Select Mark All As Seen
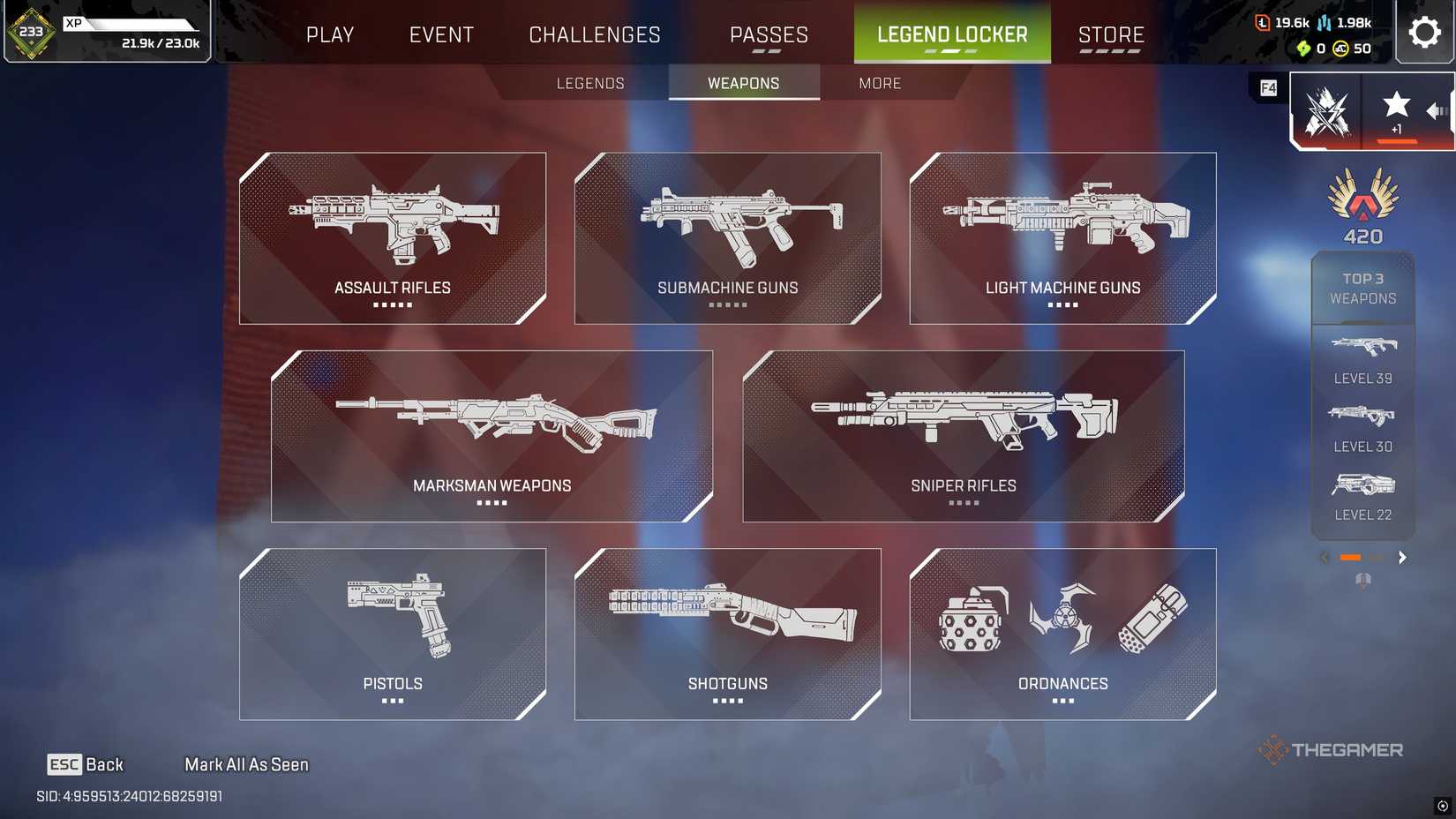Image resolution: width=1456 pixels, height=819 pixels. tap(245, 764)
